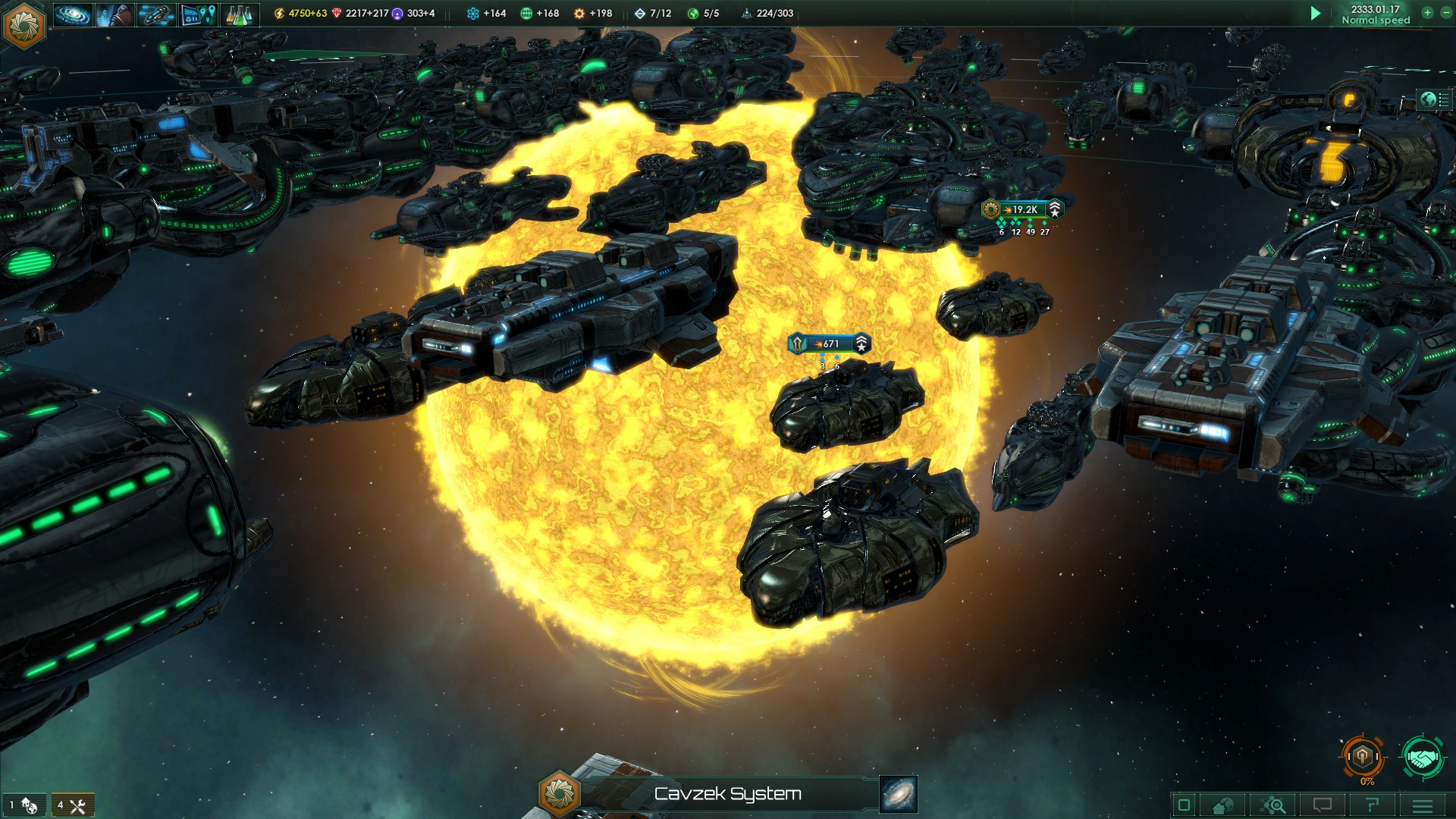Switch to galaxy map view
The width and height of the screenshot is (1456, 819).
[899, 793]
